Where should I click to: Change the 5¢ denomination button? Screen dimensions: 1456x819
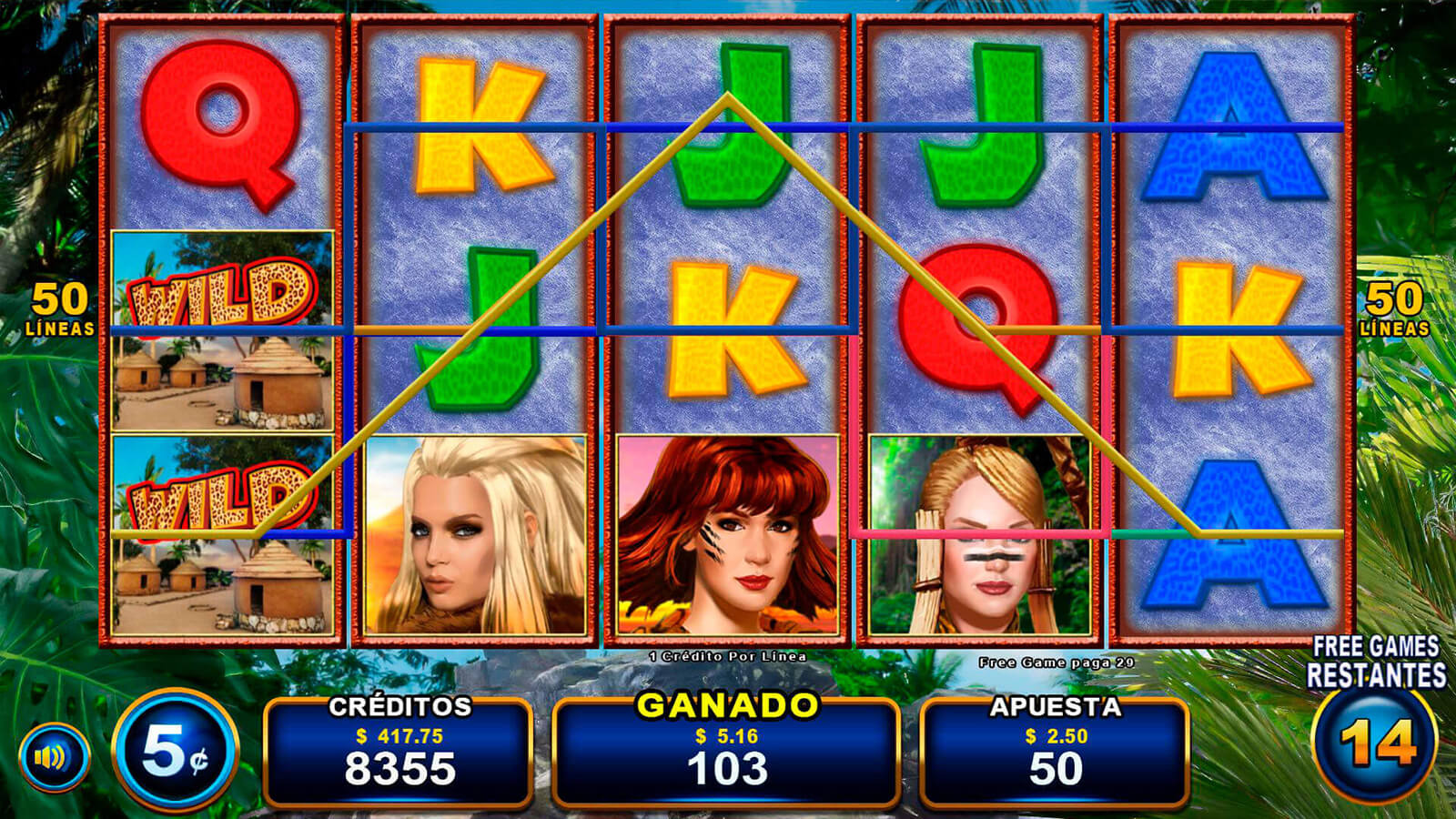click(176, 752)
